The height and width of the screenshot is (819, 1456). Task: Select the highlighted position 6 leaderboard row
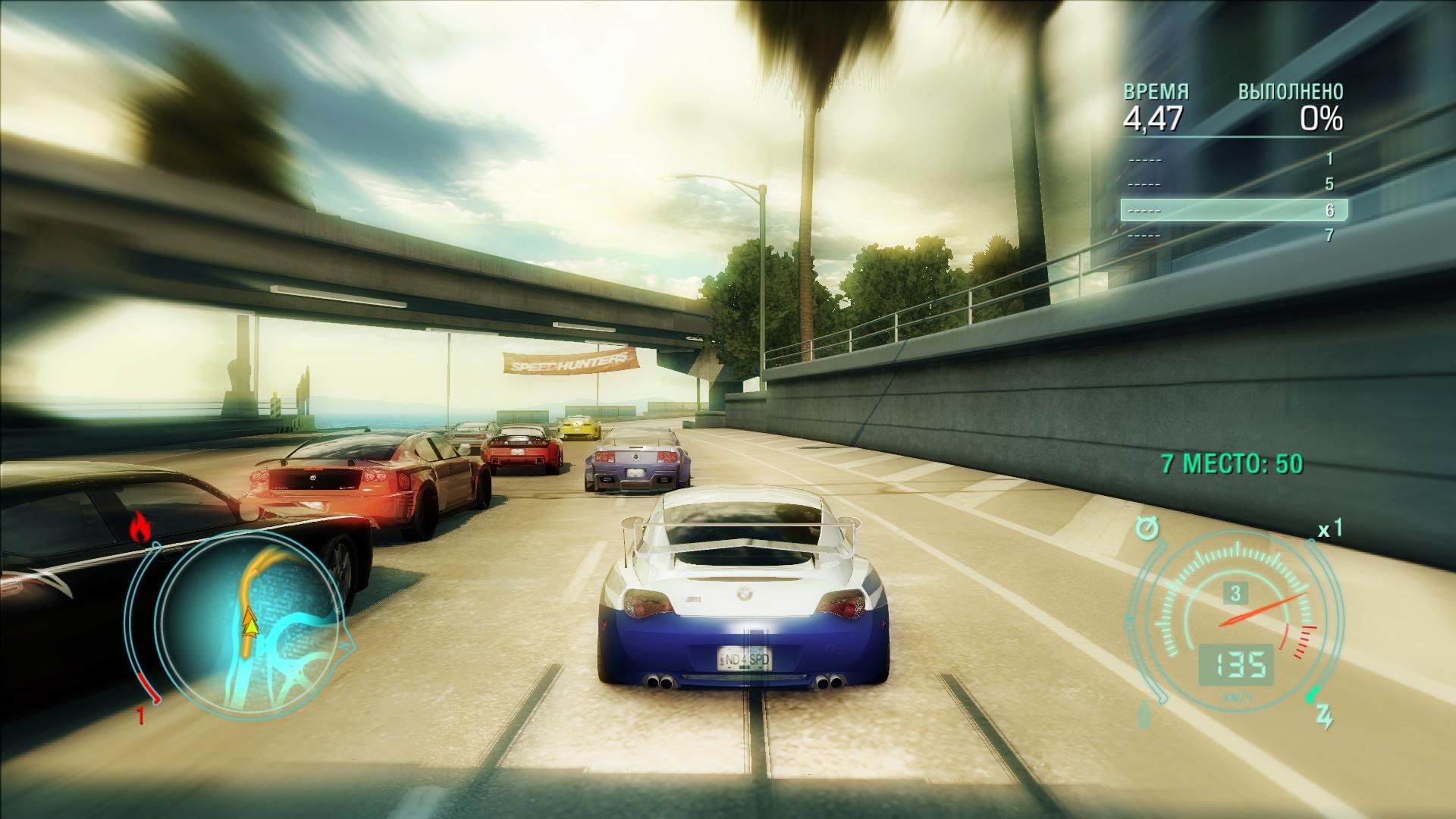tap(1234, 210)
